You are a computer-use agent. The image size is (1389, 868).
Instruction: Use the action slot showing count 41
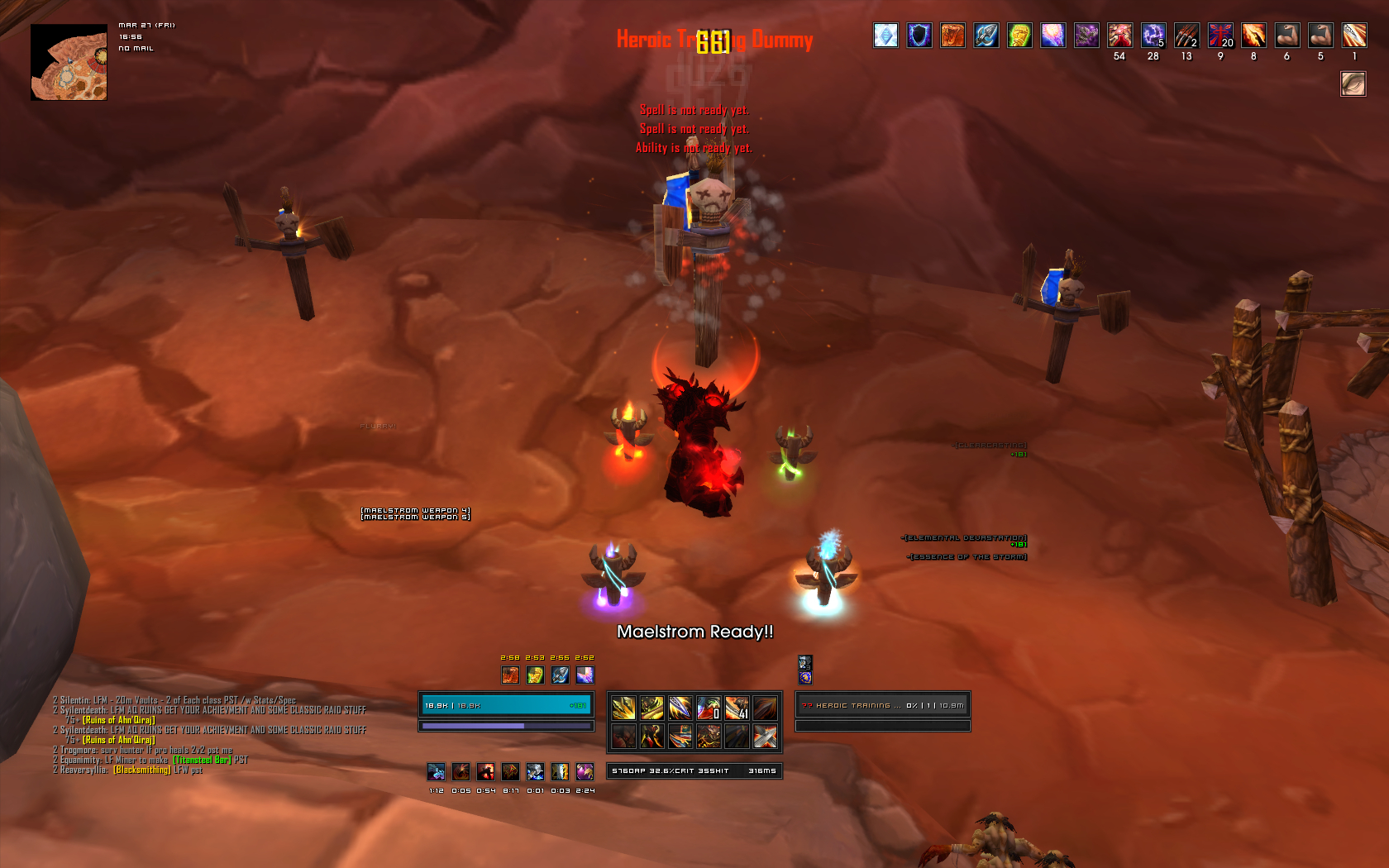(x=737, y=708)
